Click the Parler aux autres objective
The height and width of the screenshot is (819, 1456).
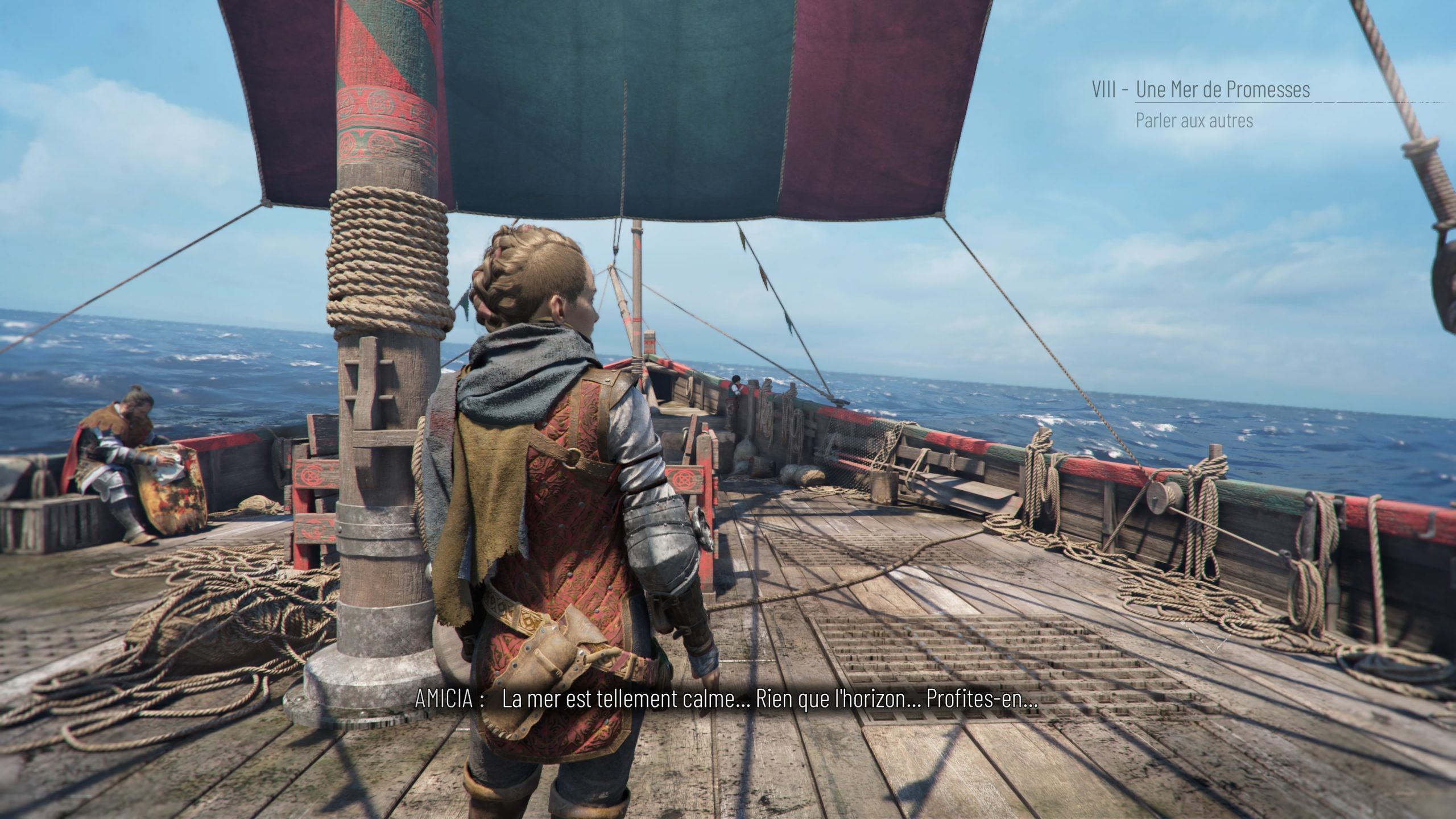pos(1194,121)
